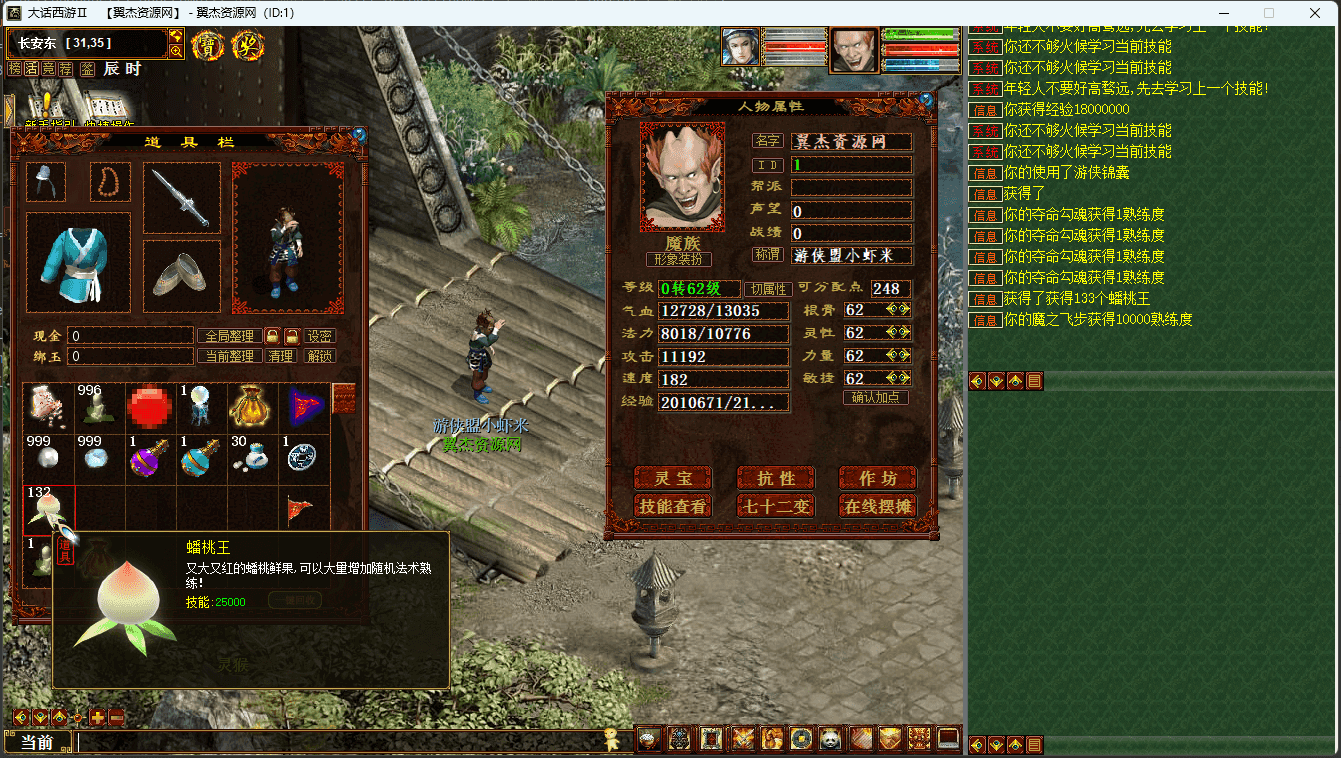Open the 七十二变 transformations panel
This screenshot has width=1341, height=758.
click(x=775, y=506)
